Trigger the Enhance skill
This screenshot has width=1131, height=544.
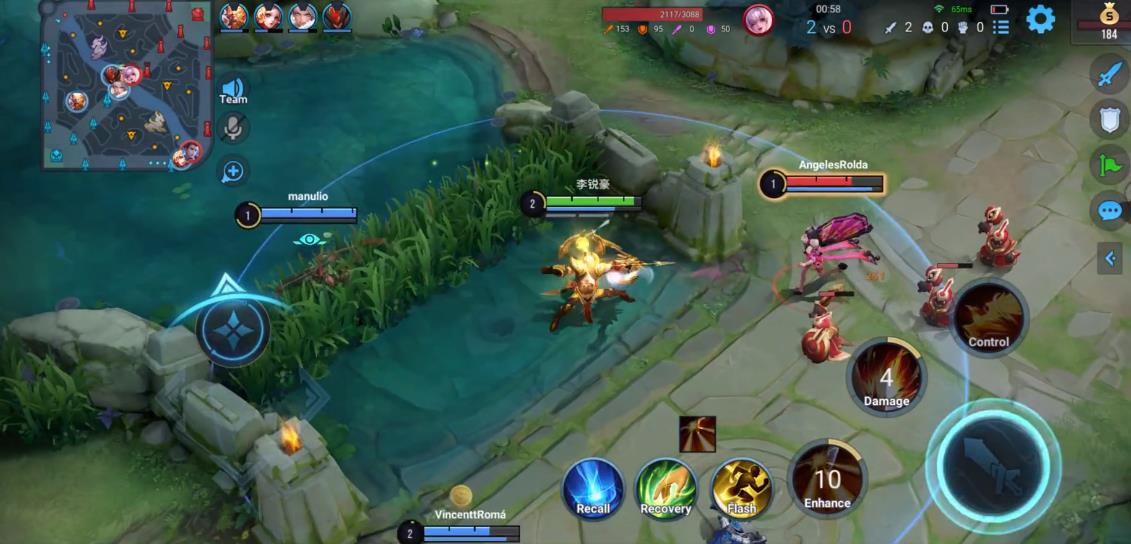click(827, 481)
